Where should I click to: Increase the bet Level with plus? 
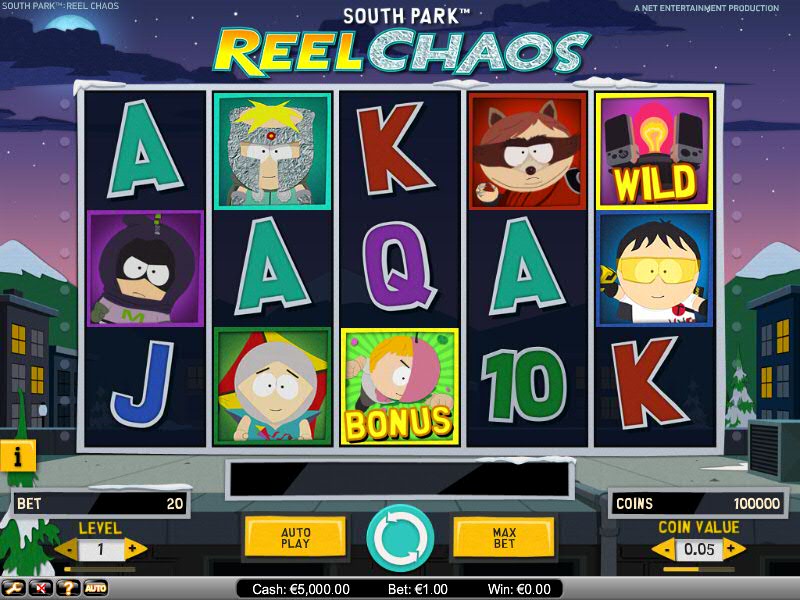[136, 549]
